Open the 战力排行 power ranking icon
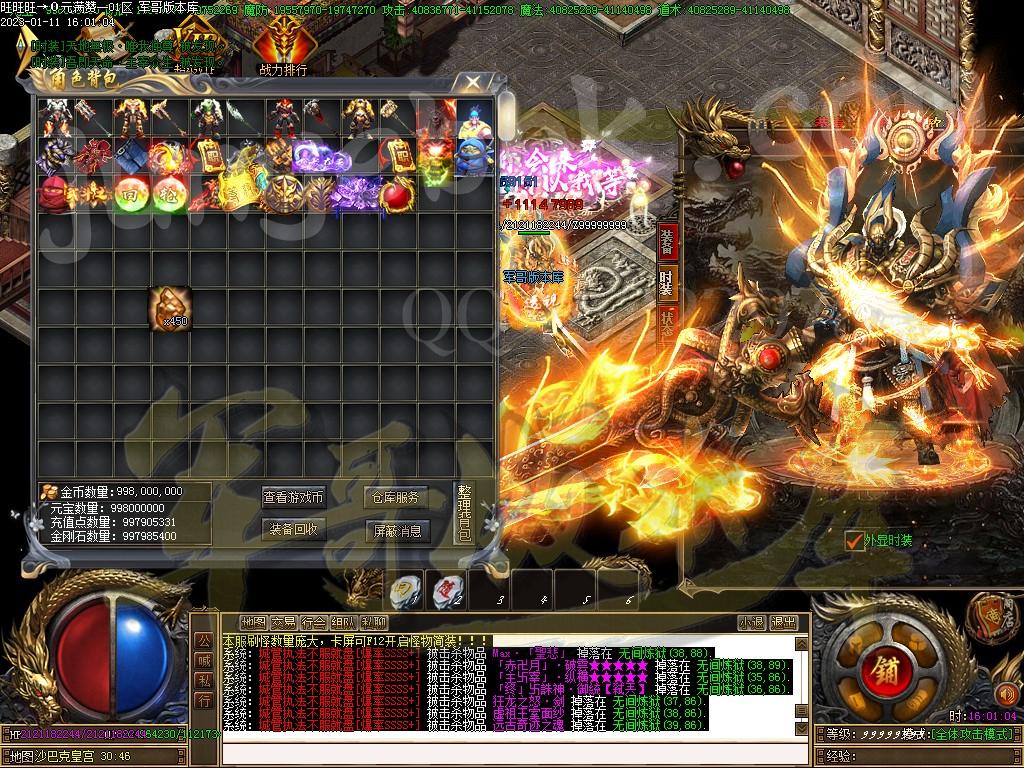Image resolution: width=1024 pixels, height=768 pixels. (282, 47)
